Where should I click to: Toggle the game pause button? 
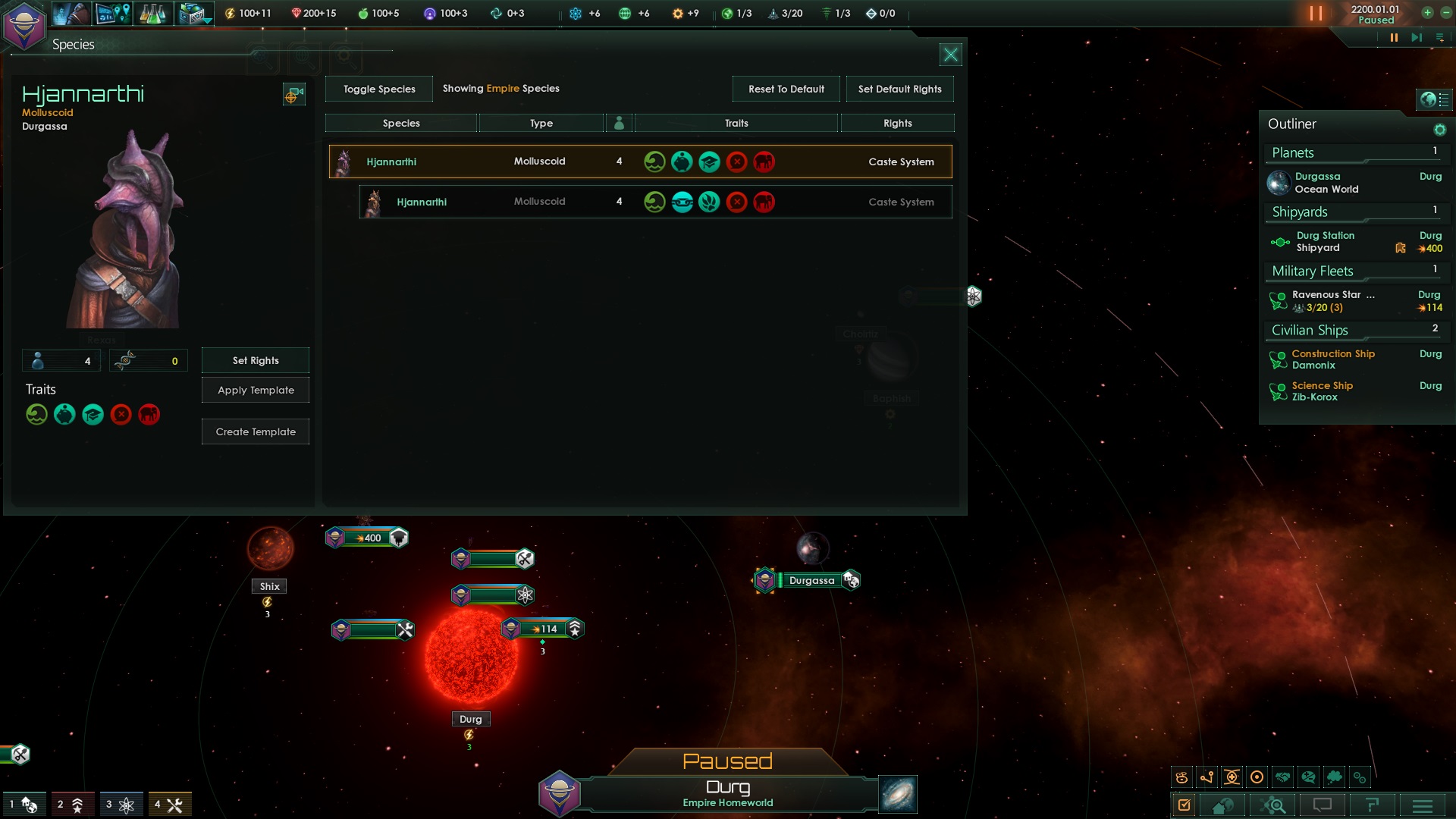(x=1393, y=37)
